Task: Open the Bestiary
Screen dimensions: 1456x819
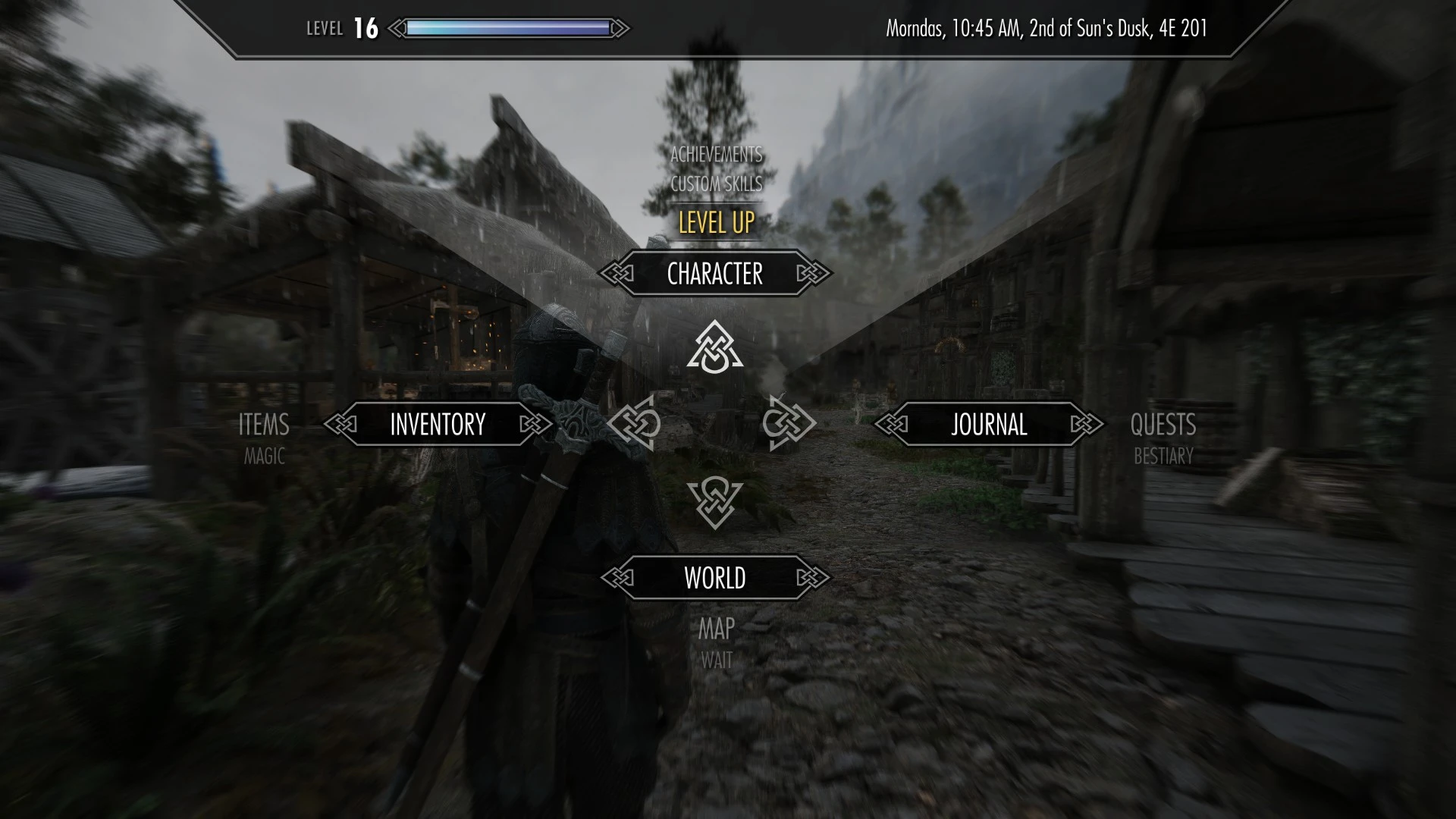Action: pyautogui.click(x=1163, y=457)
